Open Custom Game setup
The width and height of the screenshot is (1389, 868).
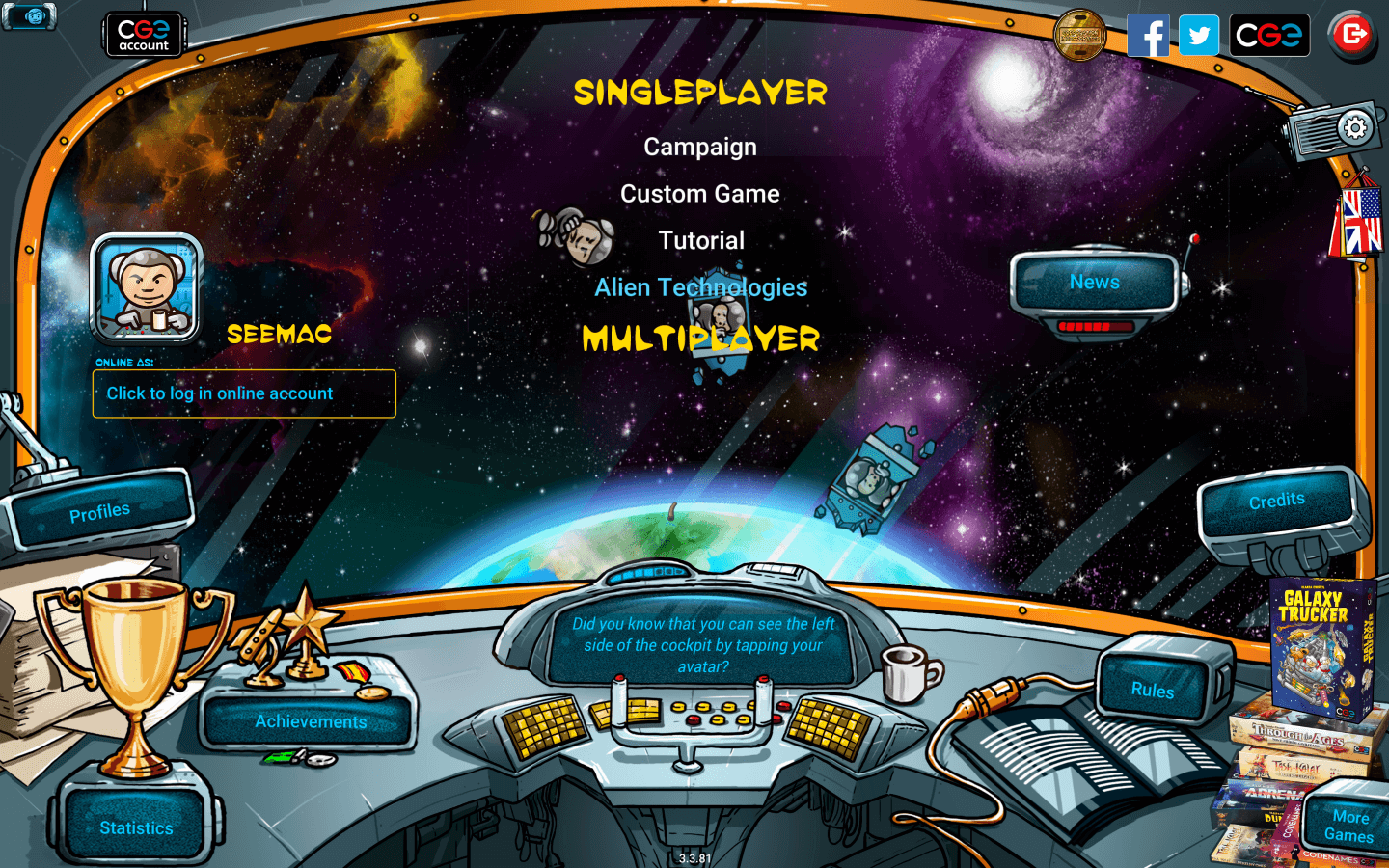[x=700, y=194]
